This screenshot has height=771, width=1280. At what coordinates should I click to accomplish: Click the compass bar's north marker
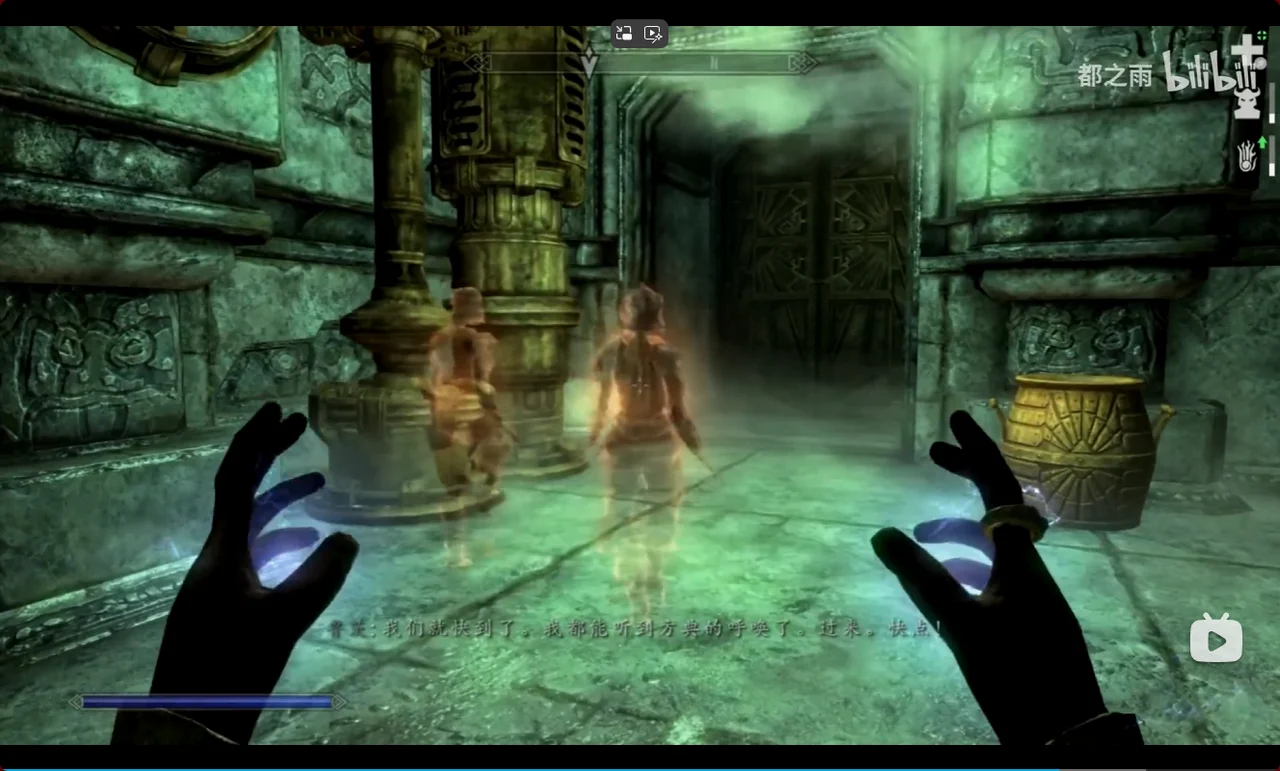coord(715,63)
